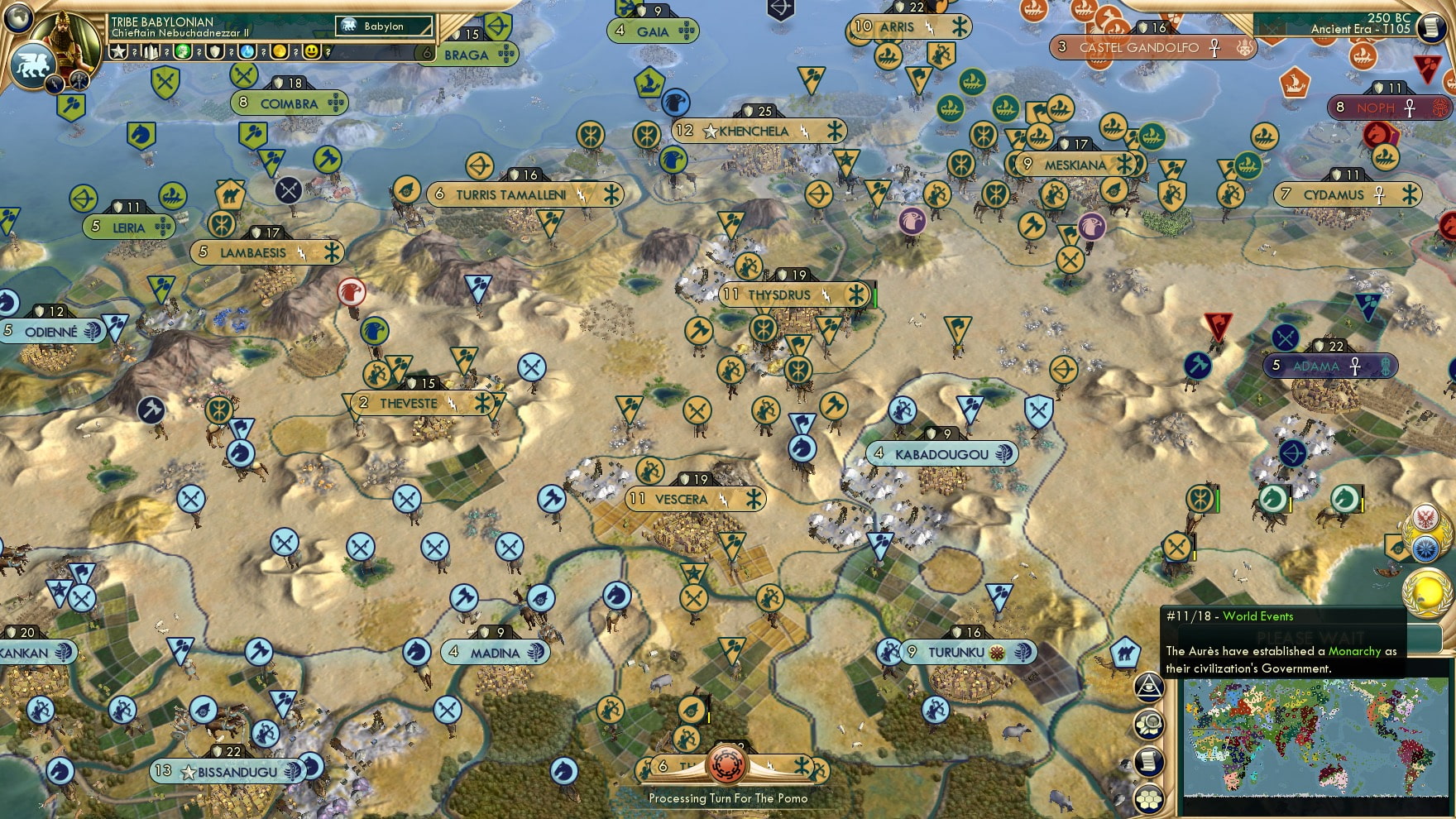Click the #11/18 World Events header
This screenshot has height=819, width=1456.
1229,616
